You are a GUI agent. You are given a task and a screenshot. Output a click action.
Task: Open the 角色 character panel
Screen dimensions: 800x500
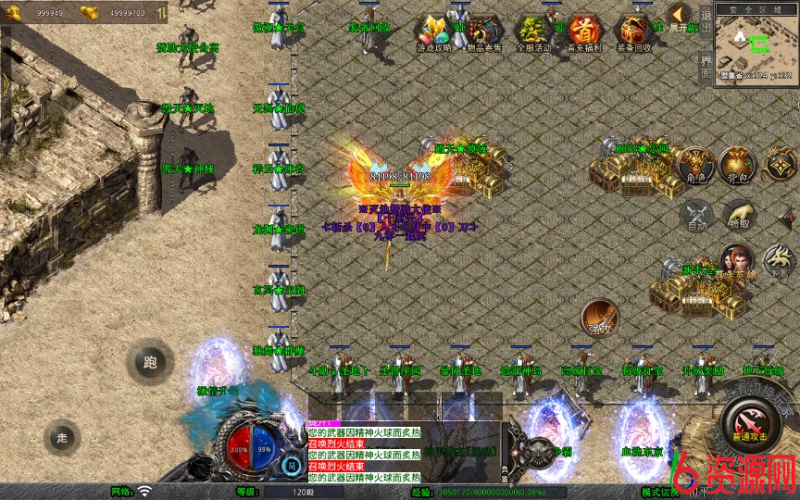[694, 165]
